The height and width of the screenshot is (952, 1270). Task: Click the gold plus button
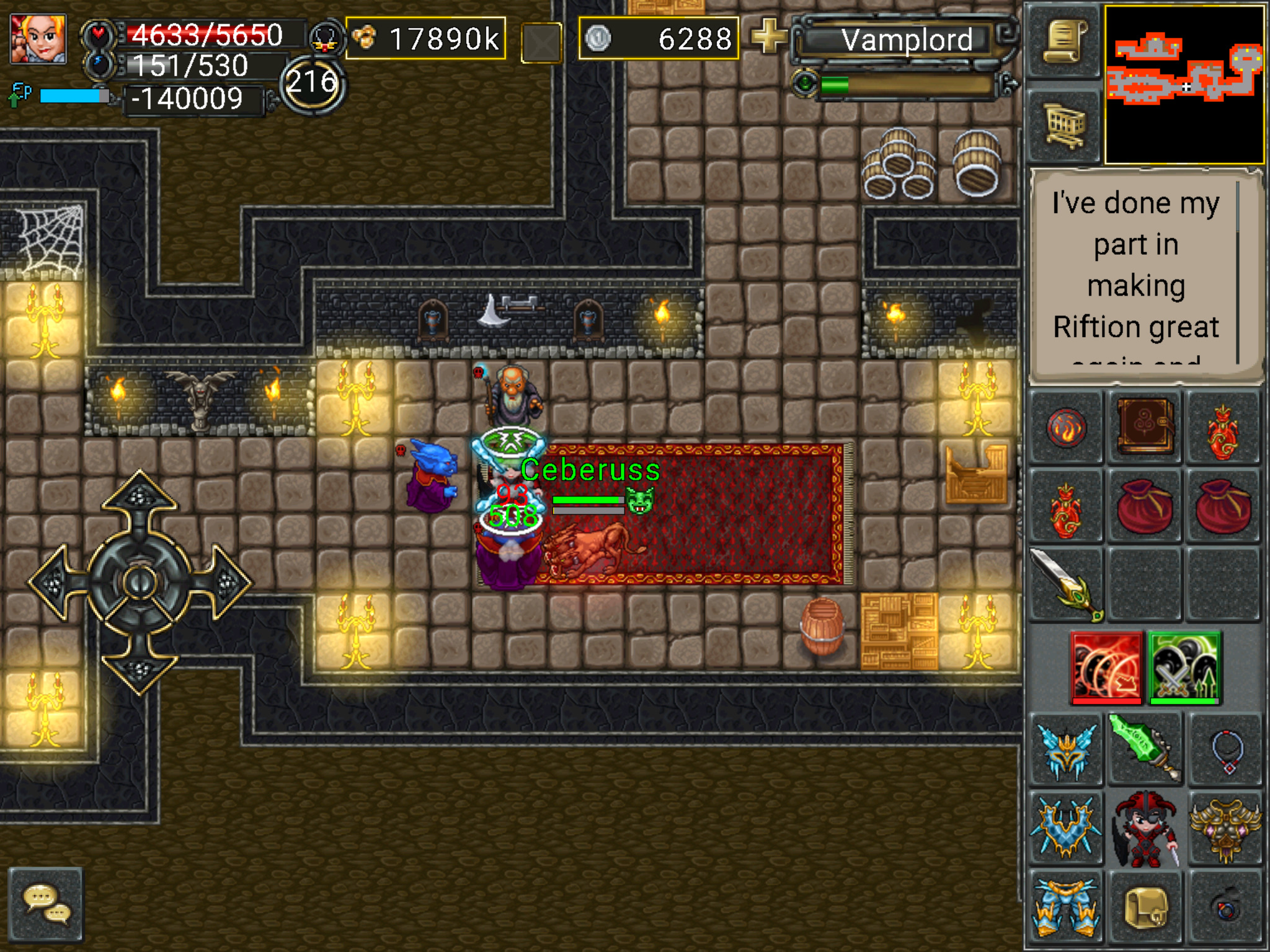tap(768, 36)
